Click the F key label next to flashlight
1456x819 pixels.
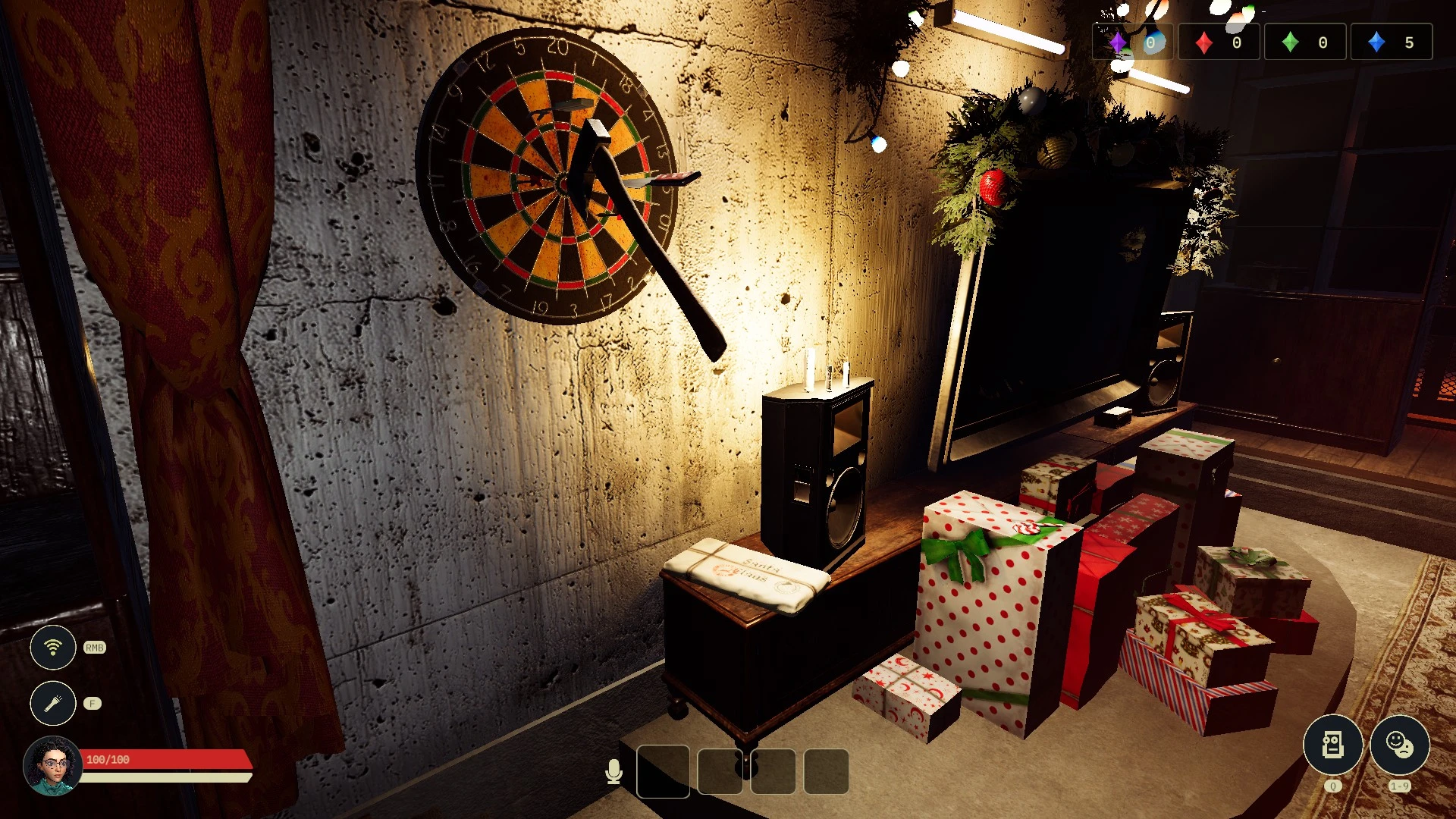click(x=93, y=704)
